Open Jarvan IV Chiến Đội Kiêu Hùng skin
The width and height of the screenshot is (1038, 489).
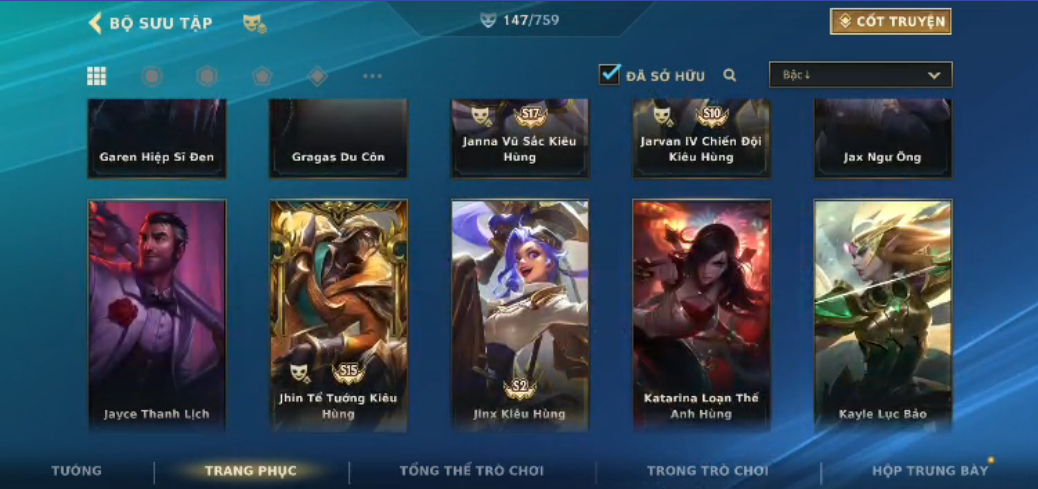(x=701, y=138)
